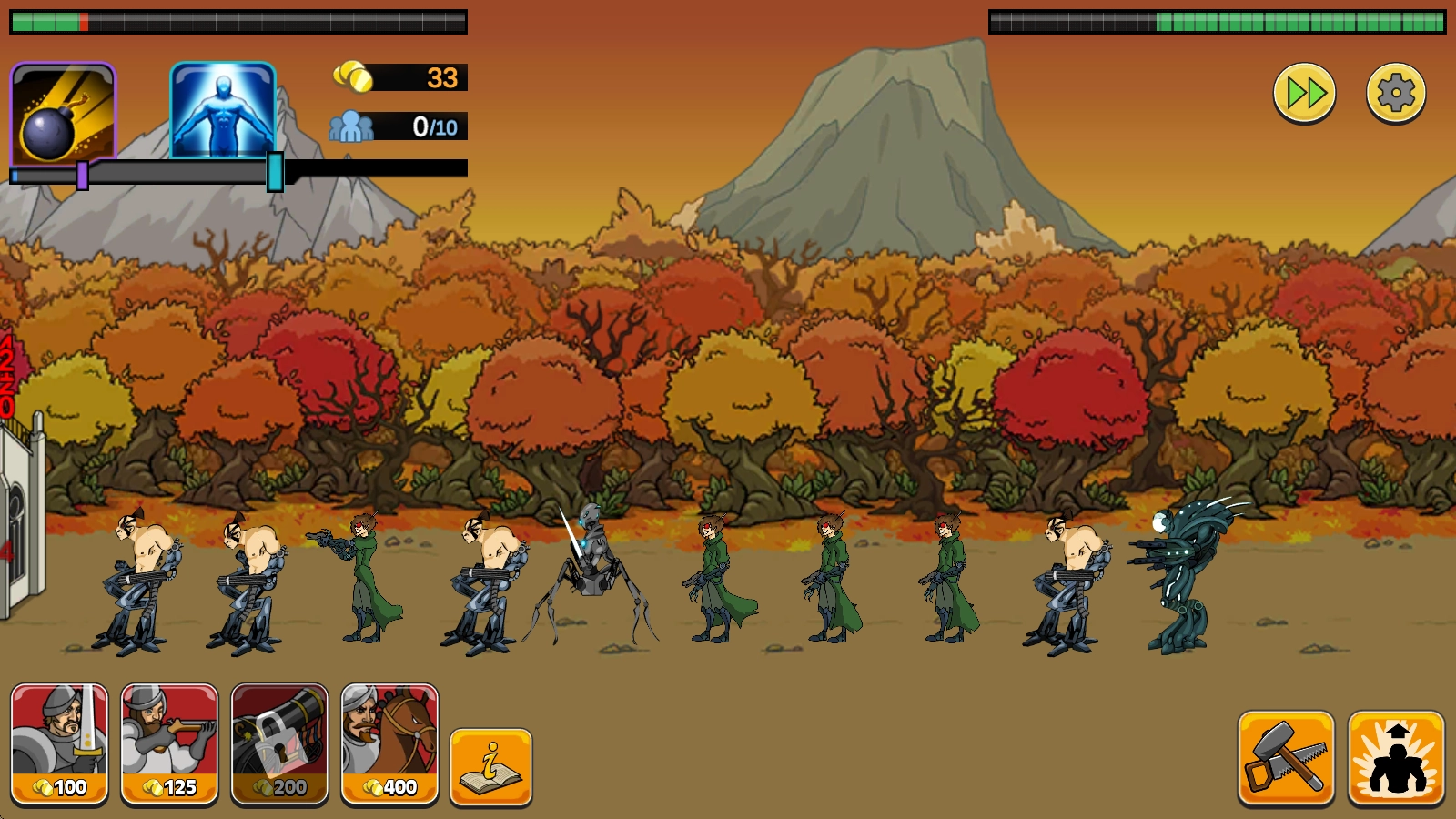Click the age evolution upgrade button
This screenshot has height=819, width=1456.
(1396, 758)
